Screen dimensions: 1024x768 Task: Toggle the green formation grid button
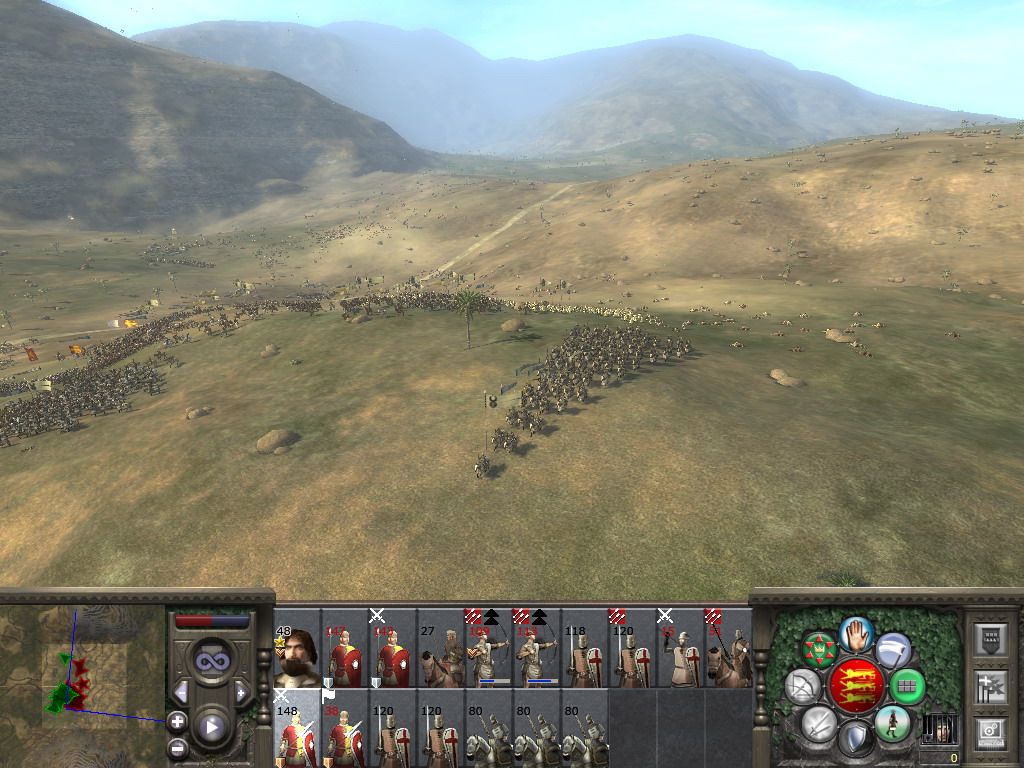[x=908, y=686]
